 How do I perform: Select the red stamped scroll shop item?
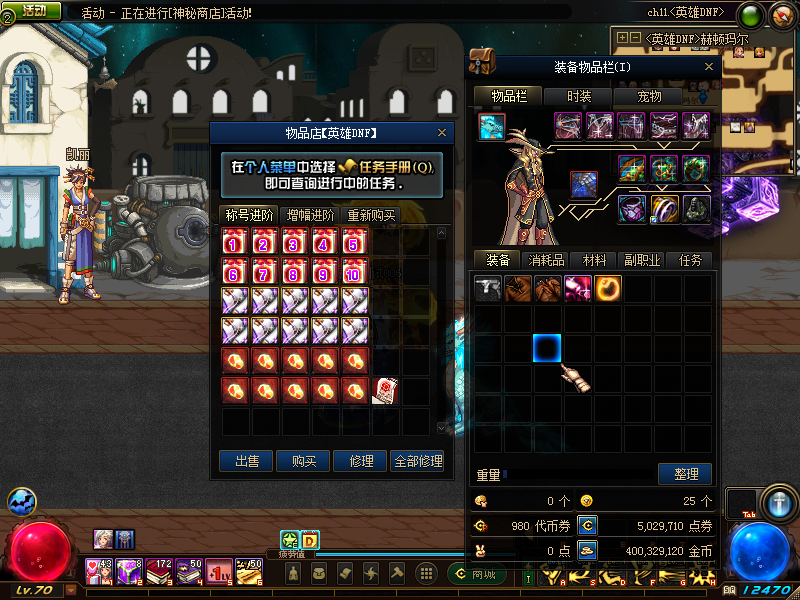click(385, 391)
